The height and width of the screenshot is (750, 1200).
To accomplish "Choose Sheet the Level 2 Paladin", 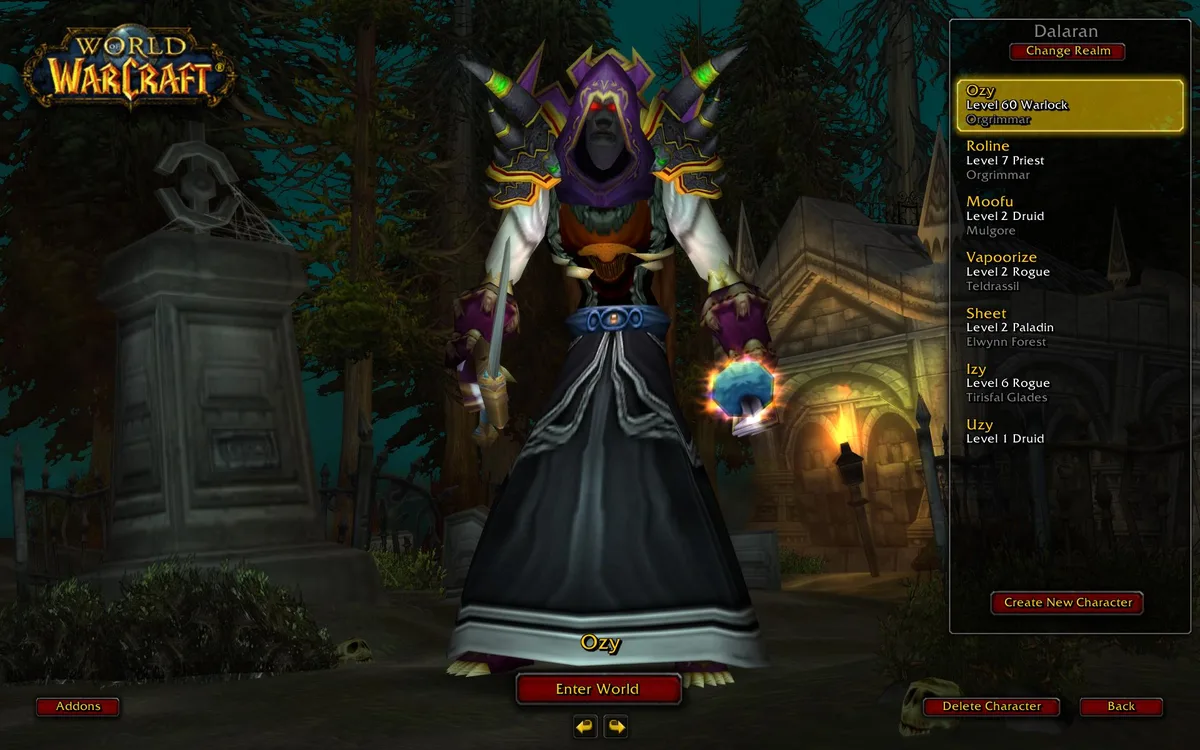I will point(1069,327).
